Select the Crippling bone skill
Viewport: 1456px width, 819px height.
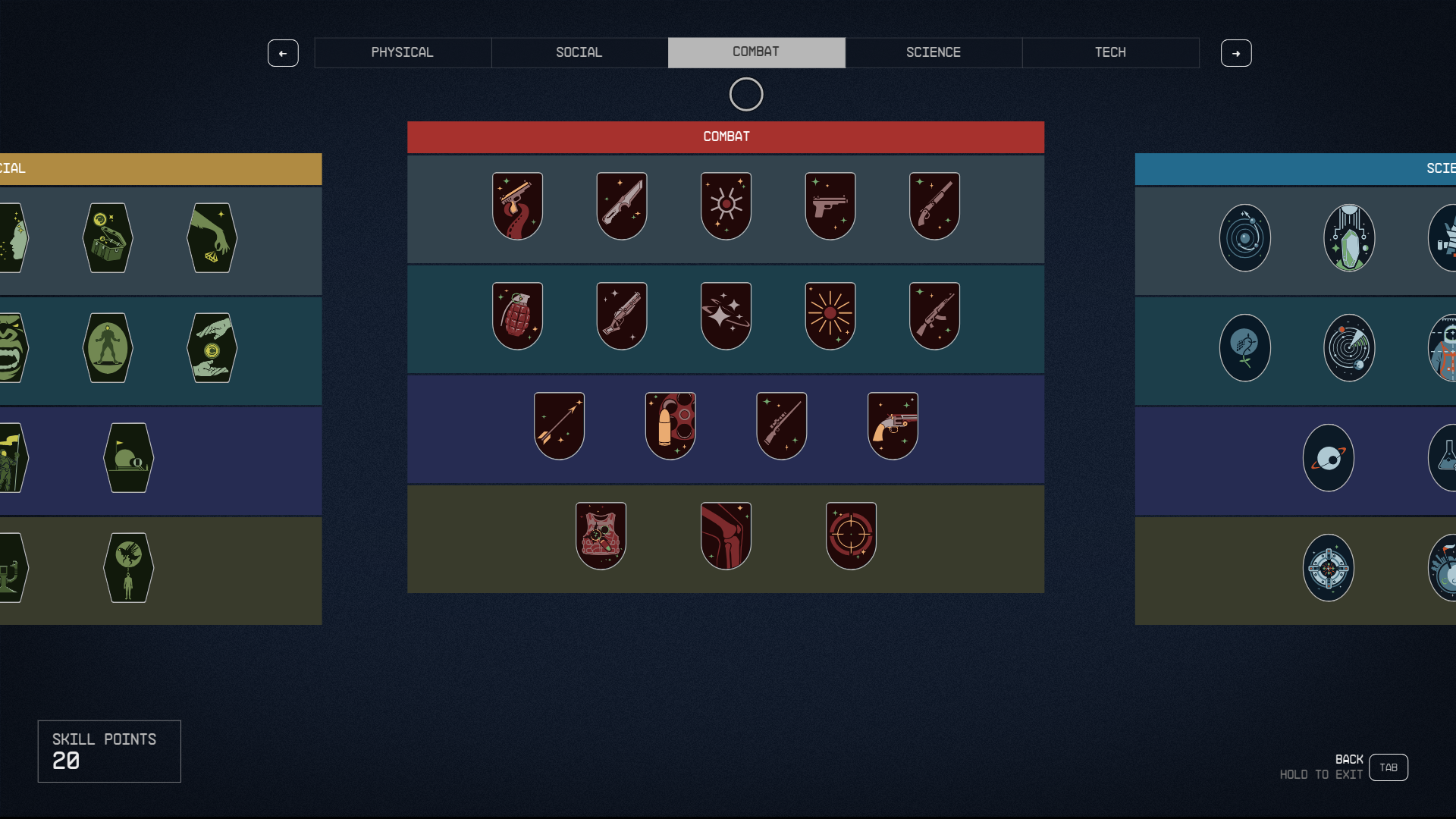(726, 535)
